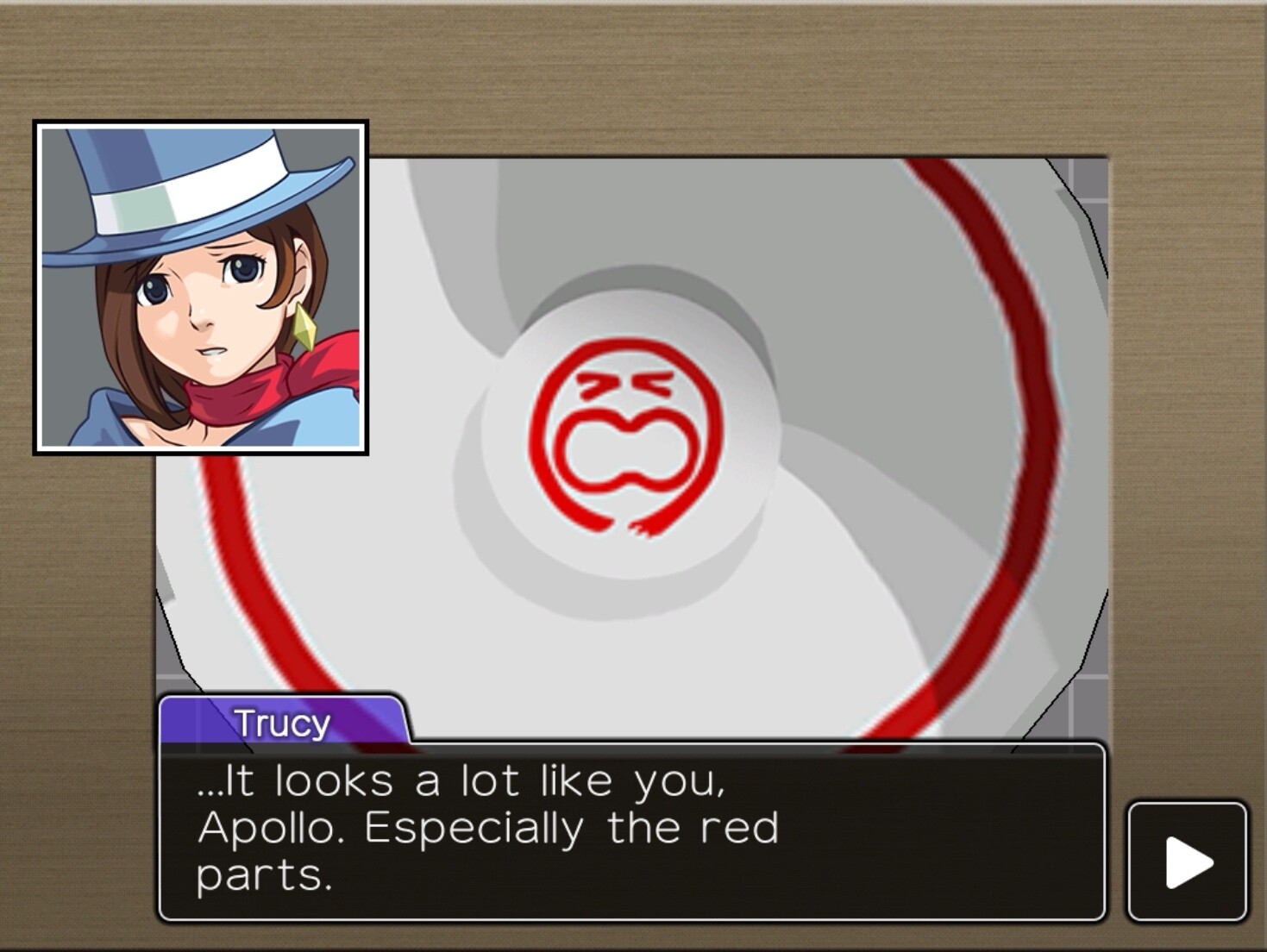1267x952 pixels.
Task: Advance dialogue with the white arrow button
Action: (1188, 861)
